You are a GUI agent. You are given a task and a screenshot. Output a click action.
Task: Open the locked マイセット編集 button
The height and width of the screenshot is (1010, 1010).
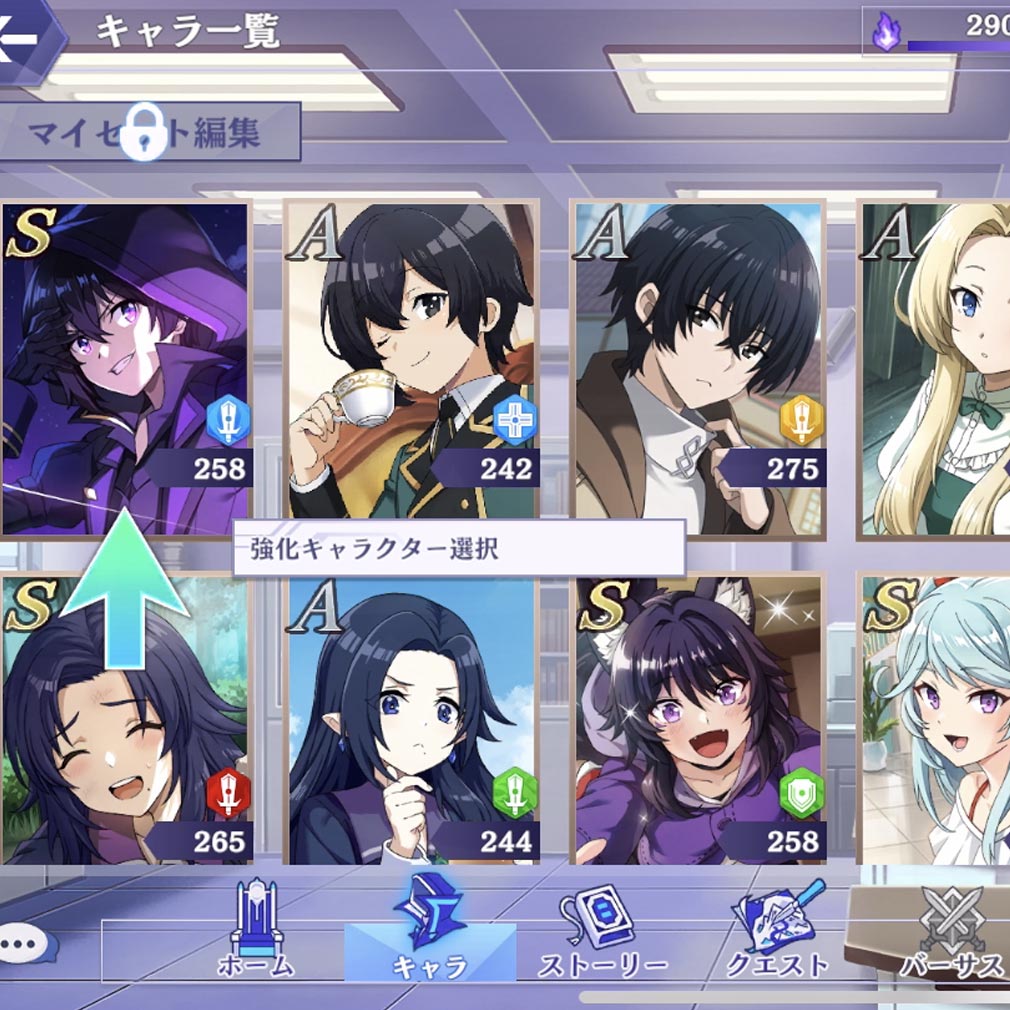point(150,132)
